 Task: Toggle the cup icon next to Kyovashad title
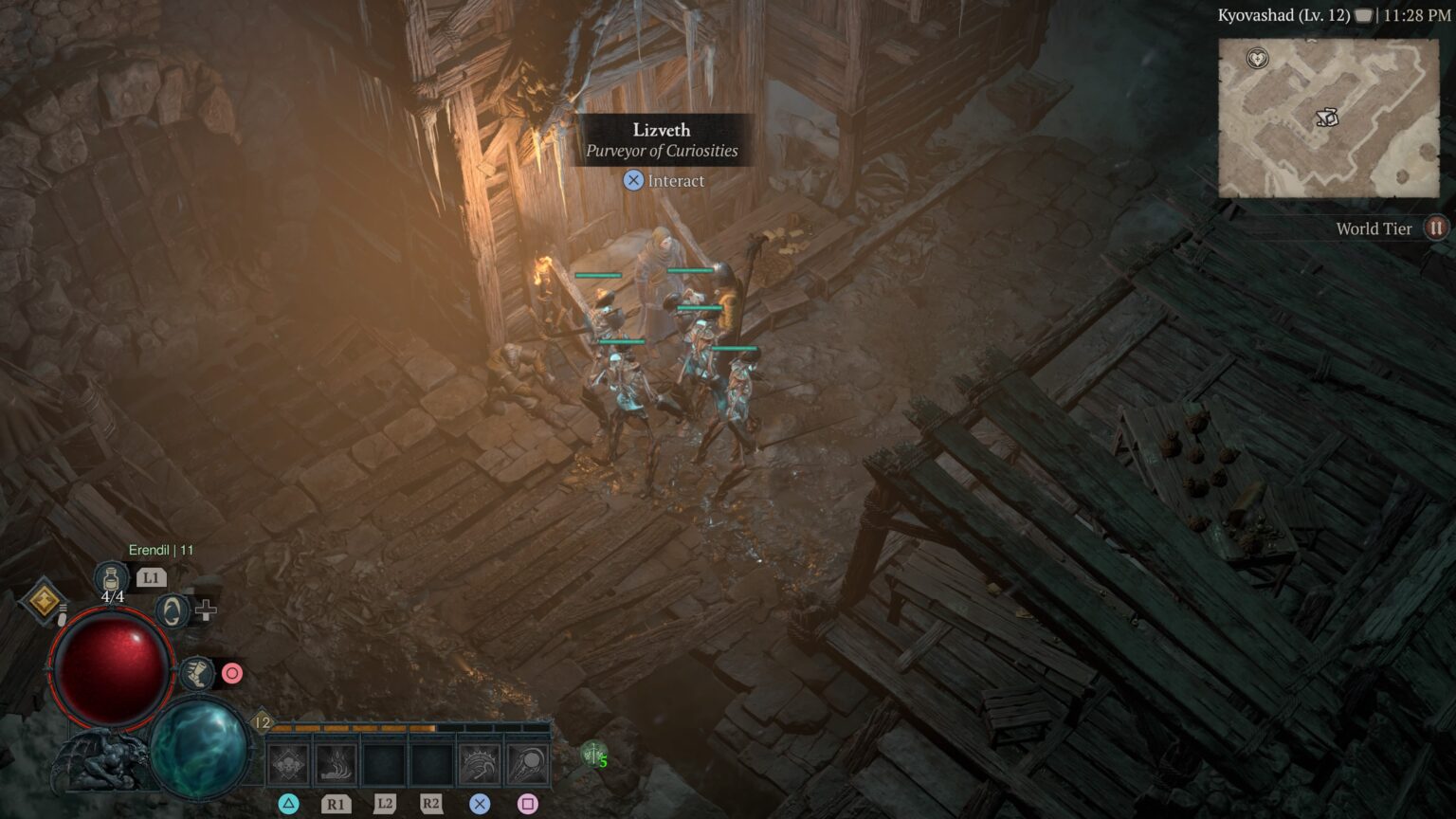point(1361,15)
